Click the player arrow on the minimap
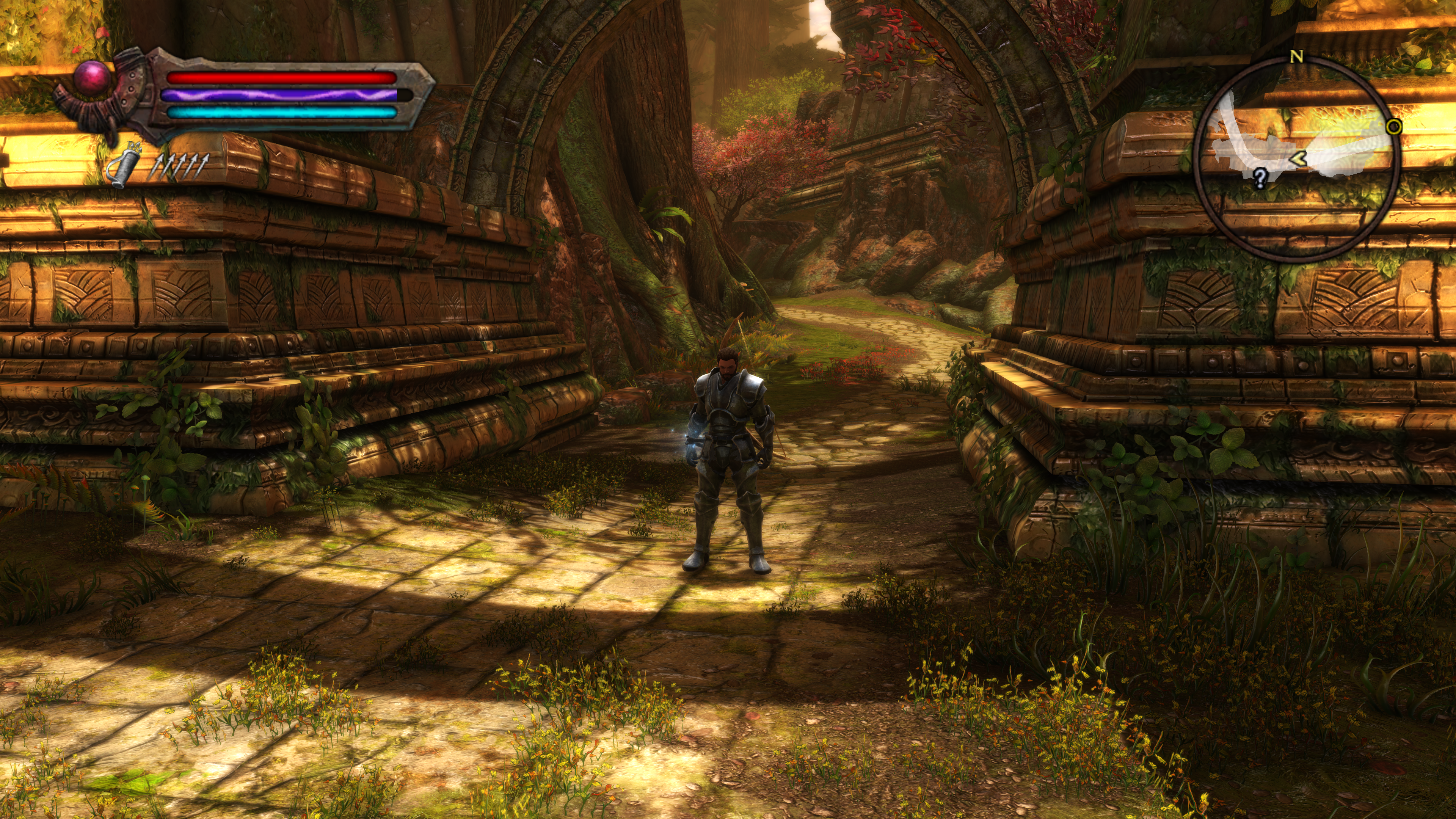 [x=1298, y=159]
